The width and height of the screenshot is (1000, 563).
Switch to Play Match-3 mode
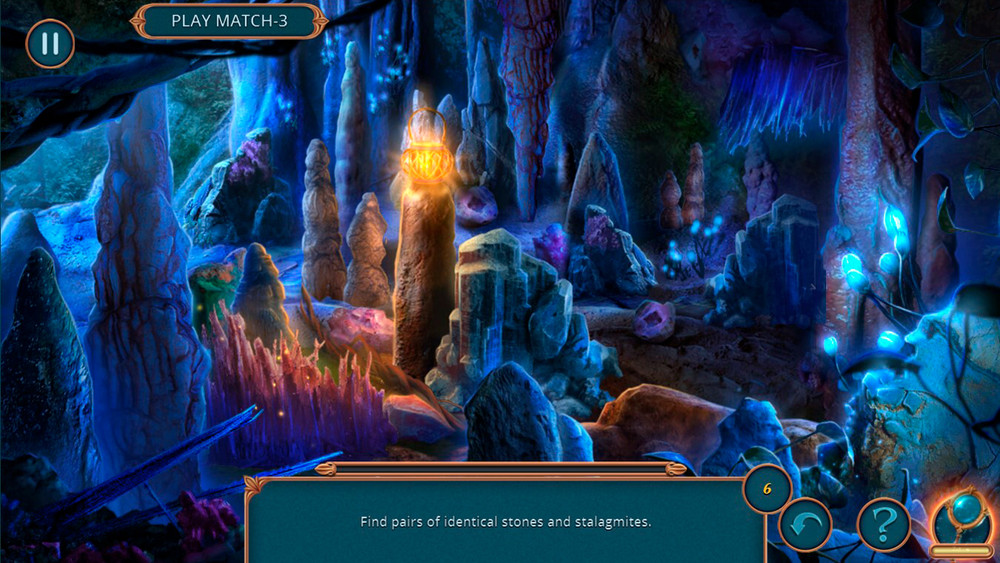tap(230, 20)
